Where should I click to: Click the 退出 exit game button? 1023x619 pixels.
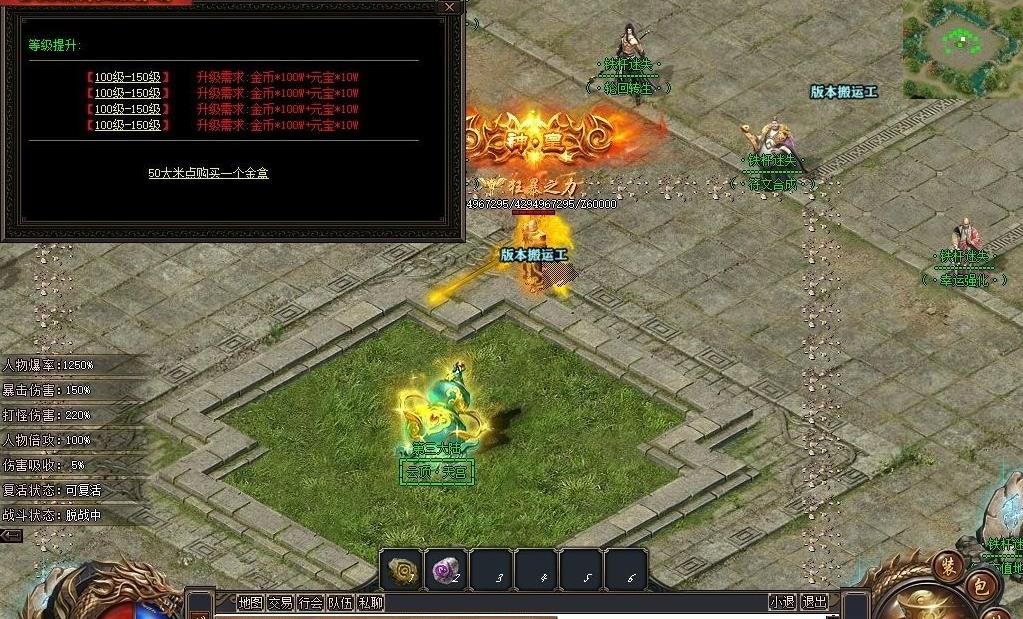coord(815,602)
